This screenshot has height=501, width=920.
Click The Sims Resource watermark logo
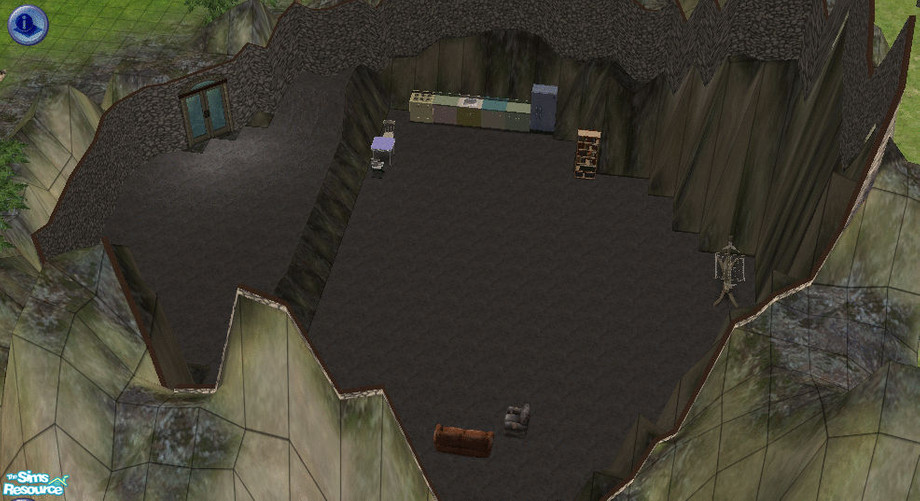[35, 484]
